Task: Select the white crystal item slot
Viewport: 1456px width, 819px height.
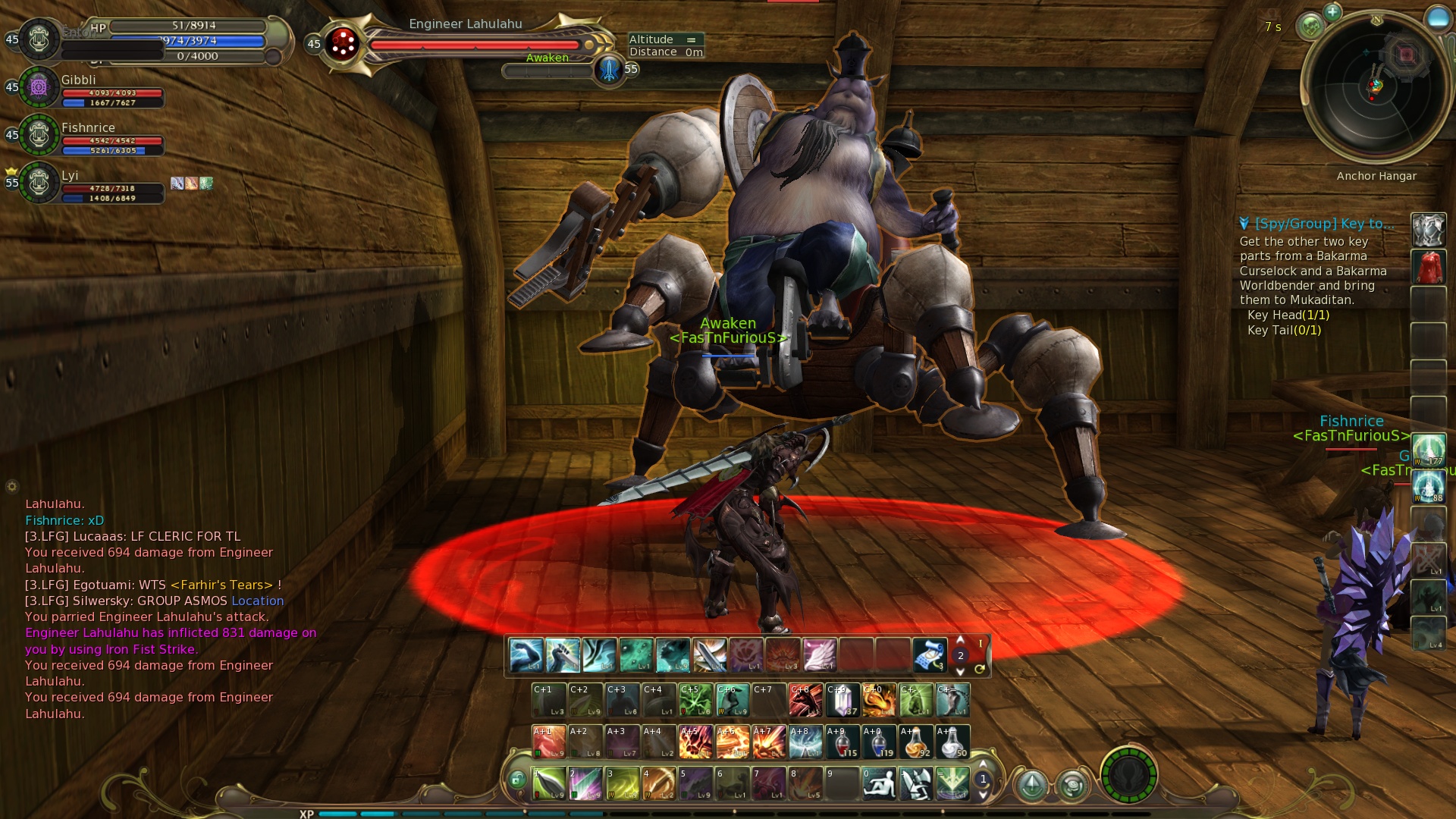Action: tap(842, 700)
